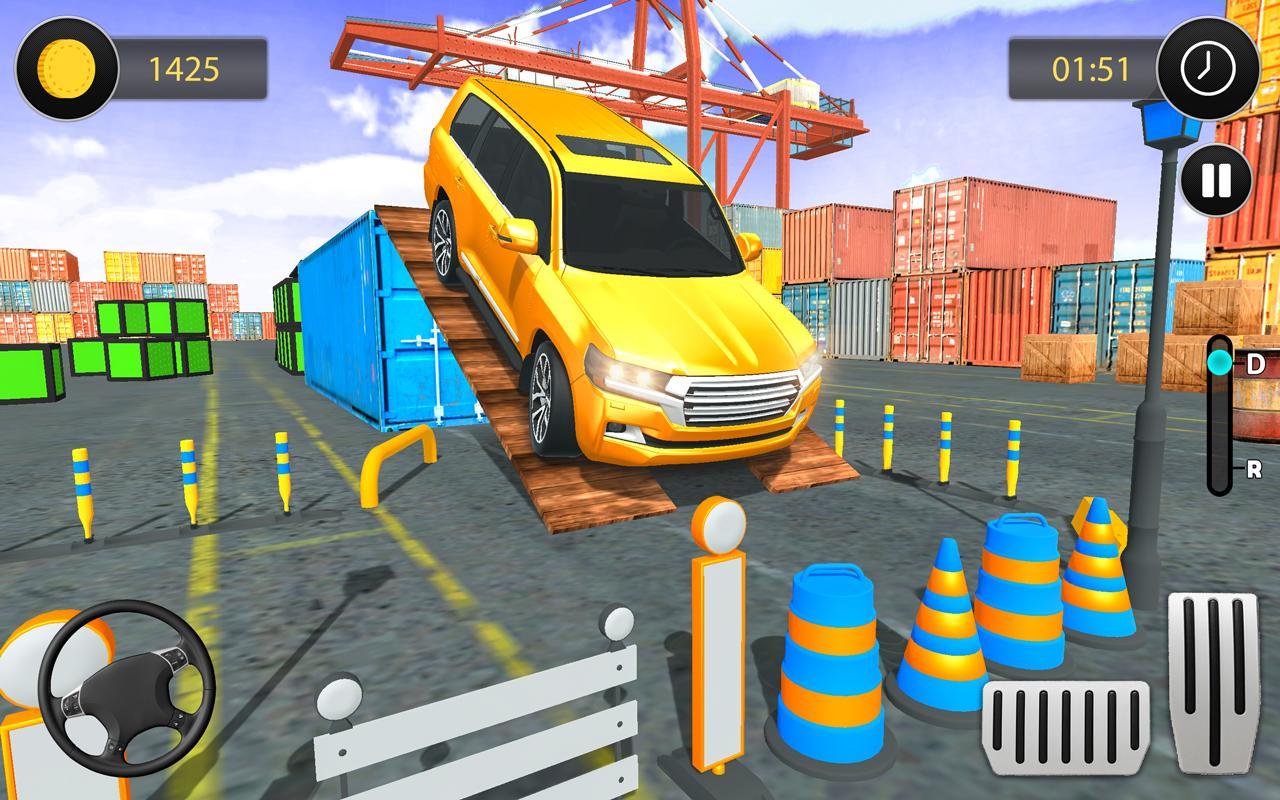The width and height of the screenshot is (1280, 800).
Task: Tap the gear shifter track
Action: click(x=1221, y=420)
